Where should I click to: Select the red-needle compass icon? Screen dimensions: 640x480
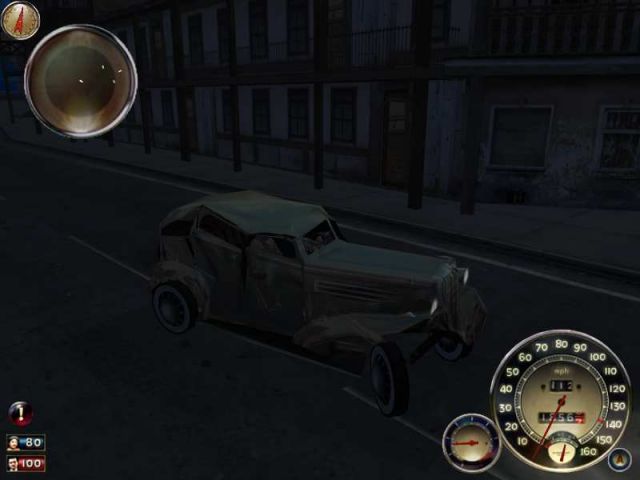20,19
